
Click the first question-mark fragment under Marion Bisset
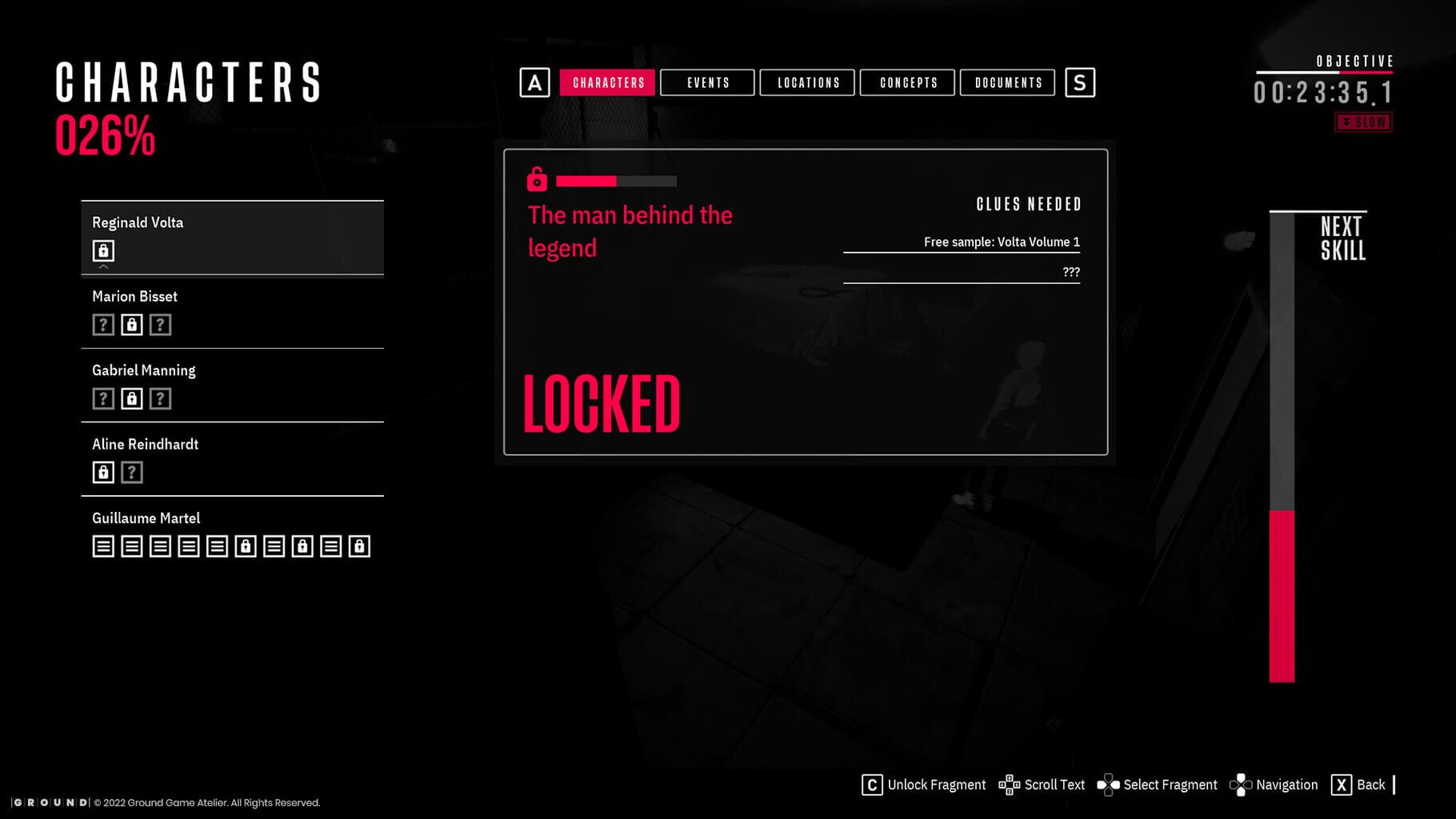click(102, 324)
